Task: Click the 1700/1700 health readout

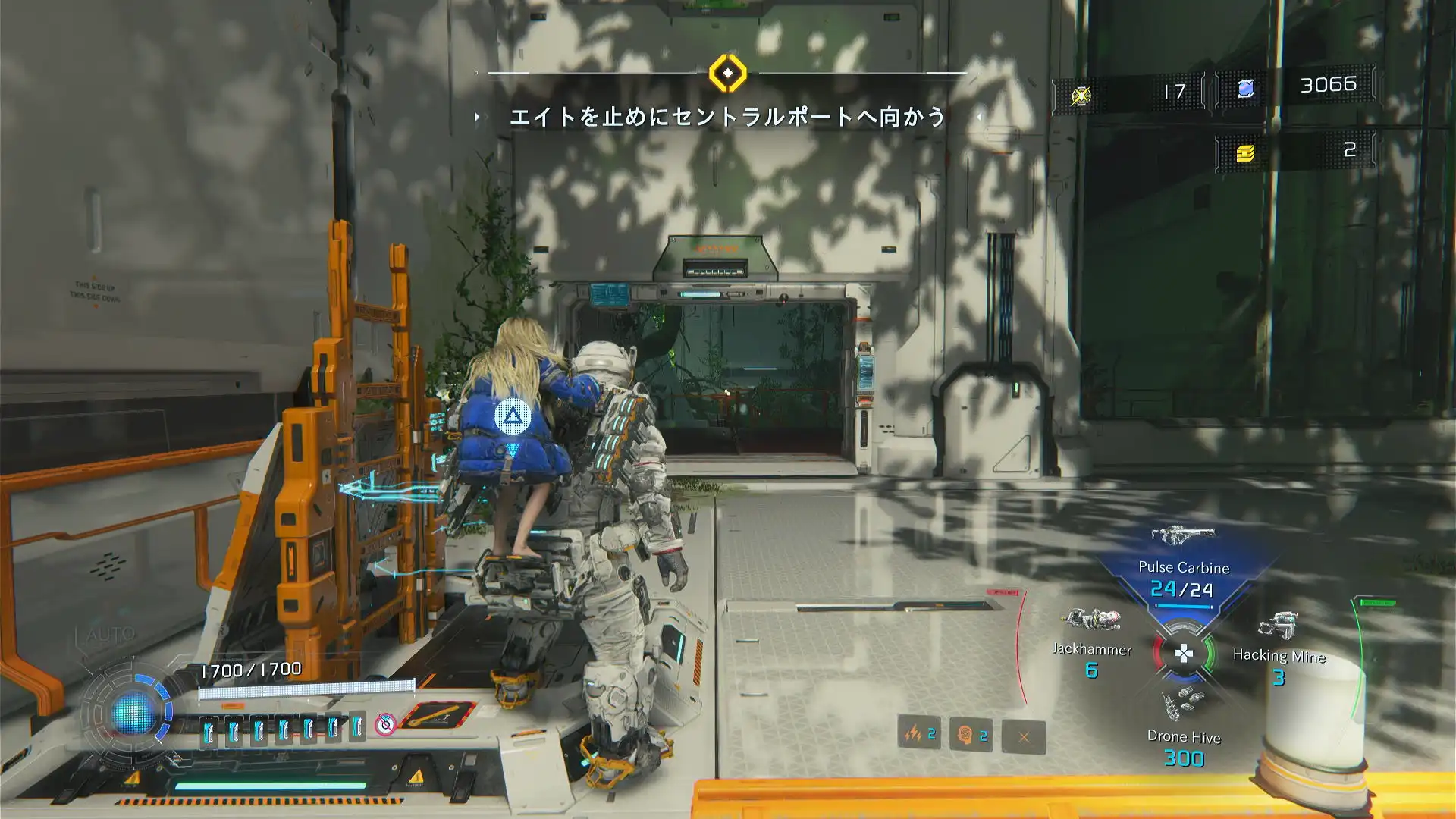Action: [x=249, y=670]
